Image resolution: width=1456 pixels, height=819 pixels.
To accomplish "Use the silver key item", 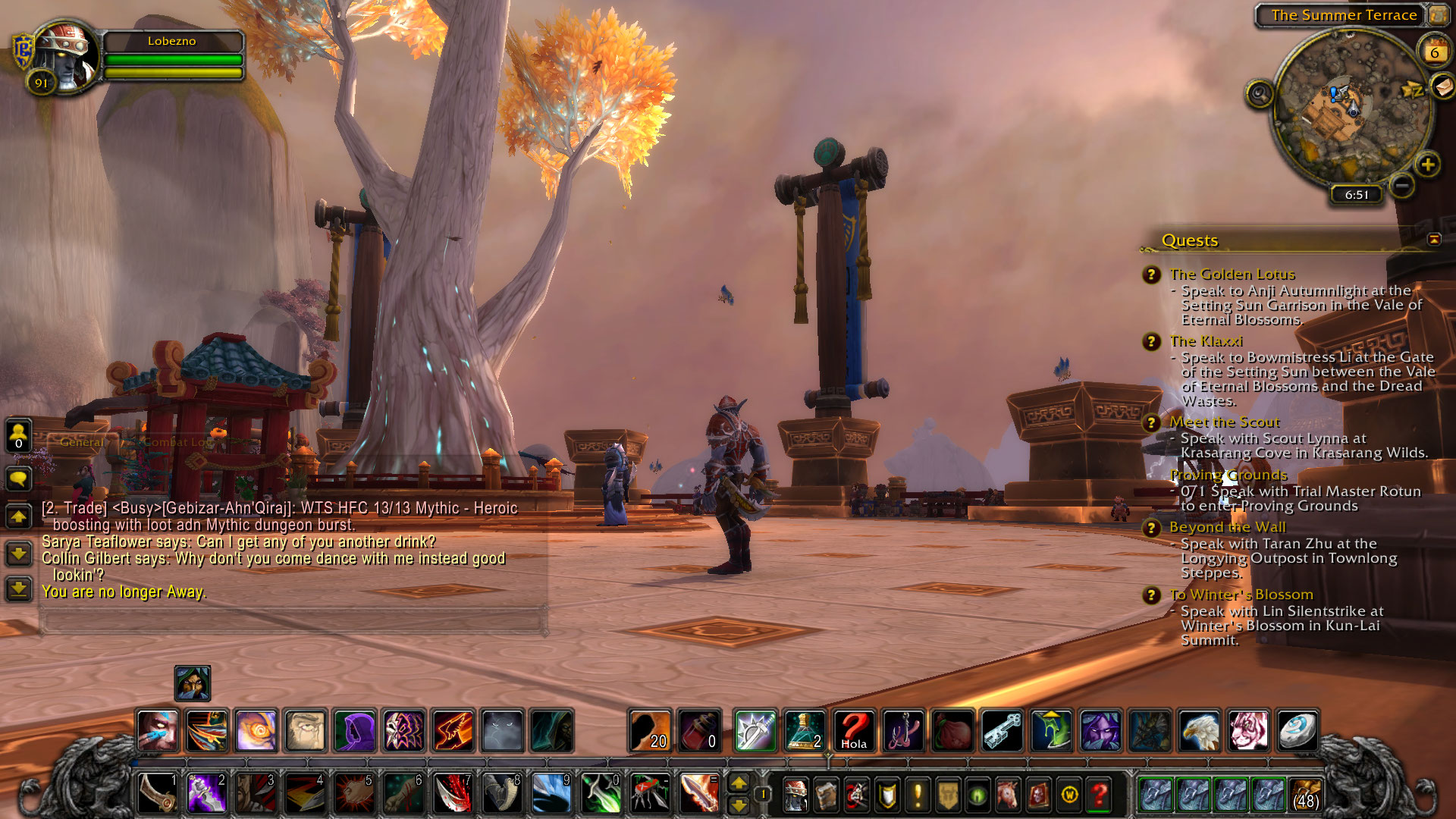I will pos(1002,731).
